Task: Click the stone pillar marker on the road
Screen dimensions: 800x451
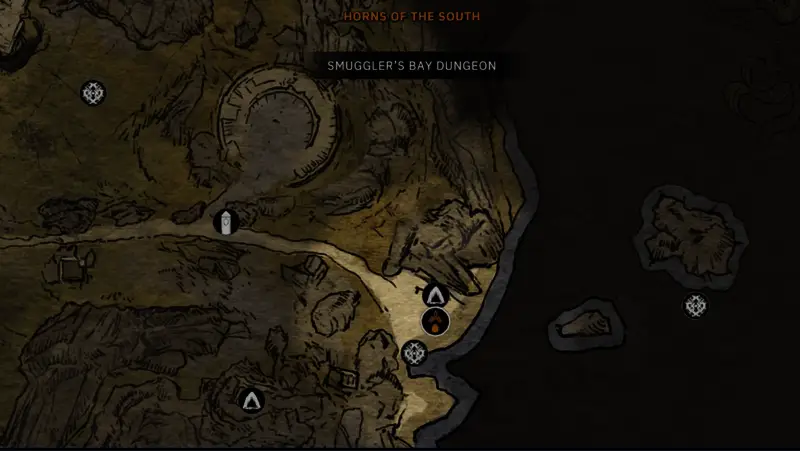Action: click(227, 221)
